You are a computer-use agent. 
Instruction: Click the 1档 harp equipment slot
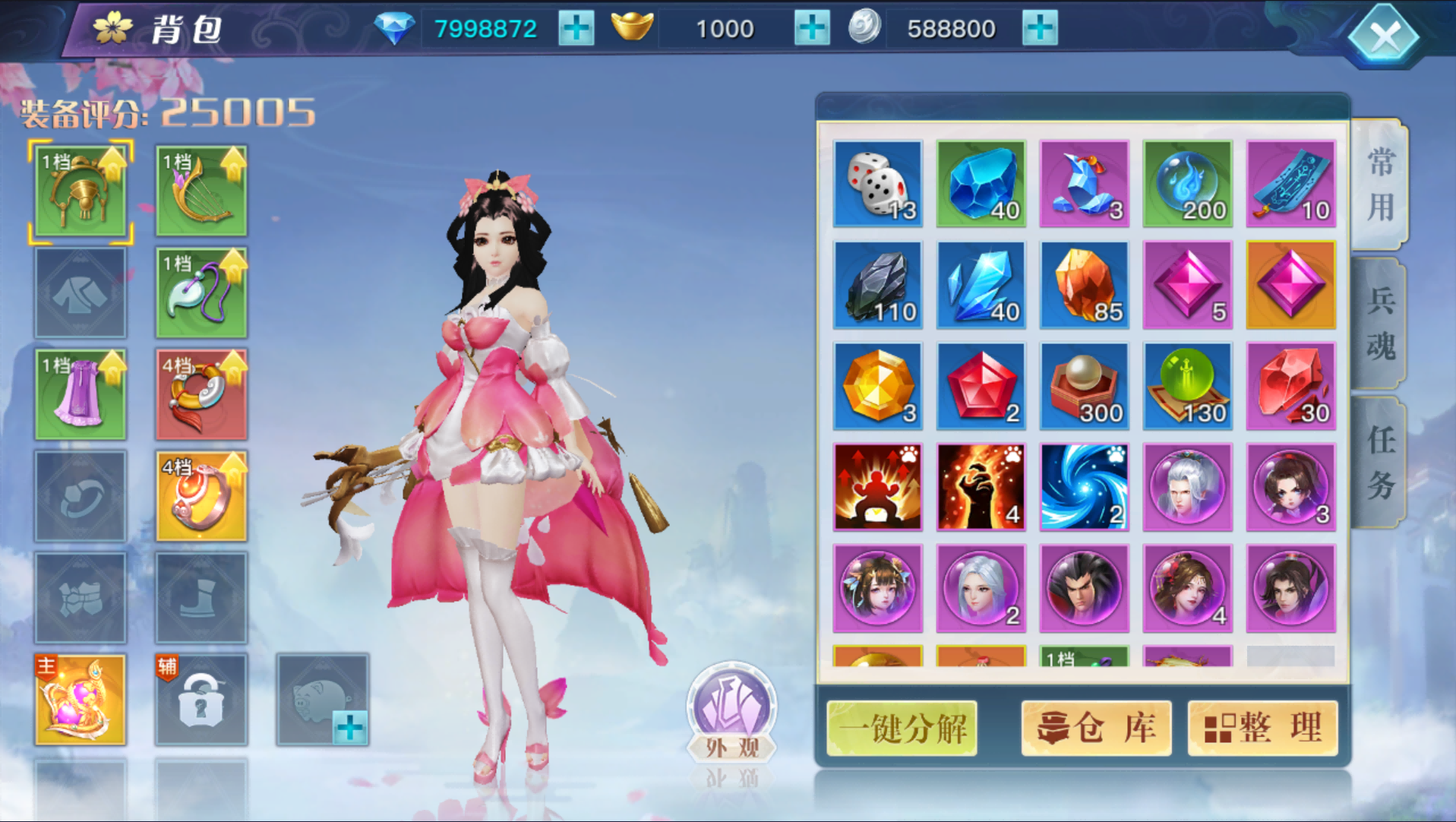(201, 188)
